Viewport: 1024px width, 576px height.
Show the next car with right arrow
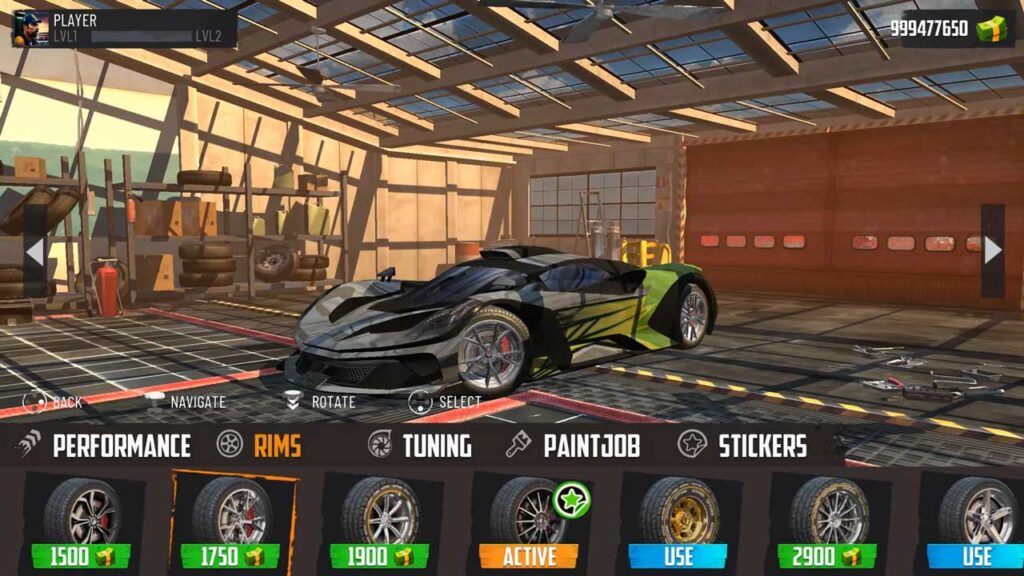point(992,251)
